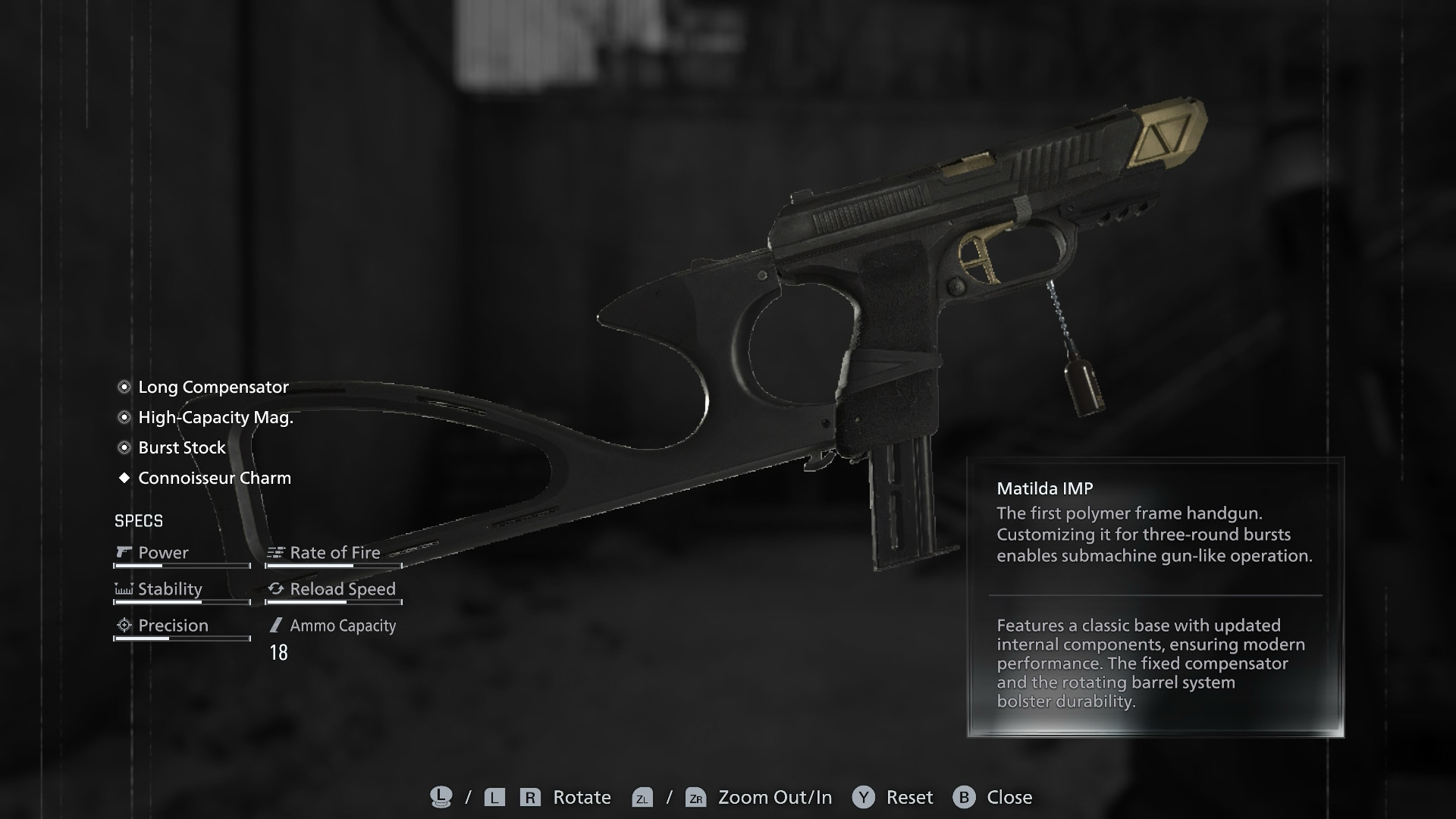
Task: Select the Burst Stock attachment
Action: (x=182, y=447)
